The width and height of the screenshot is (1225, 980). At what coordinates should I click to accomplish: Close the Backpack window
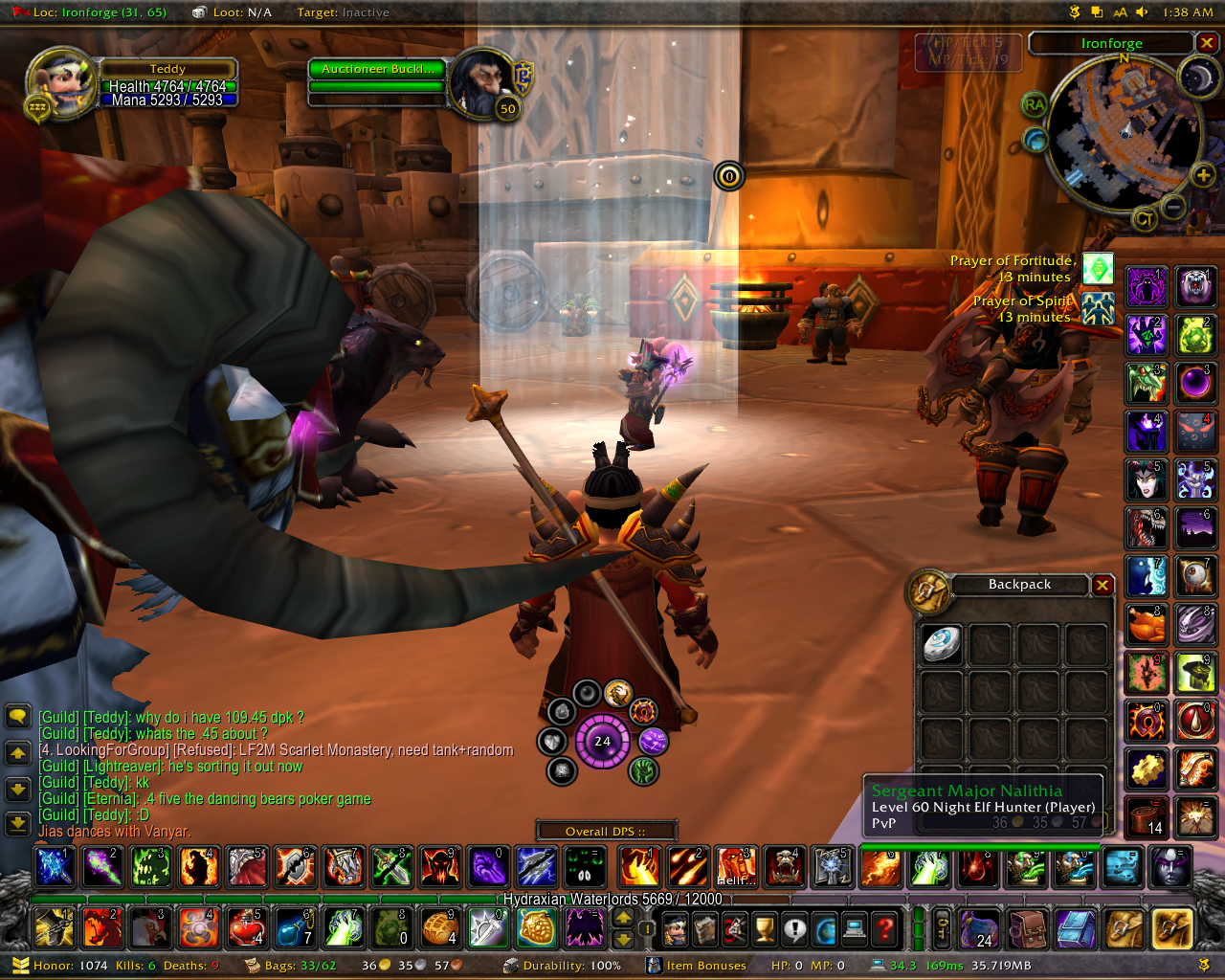point(1102,585)
